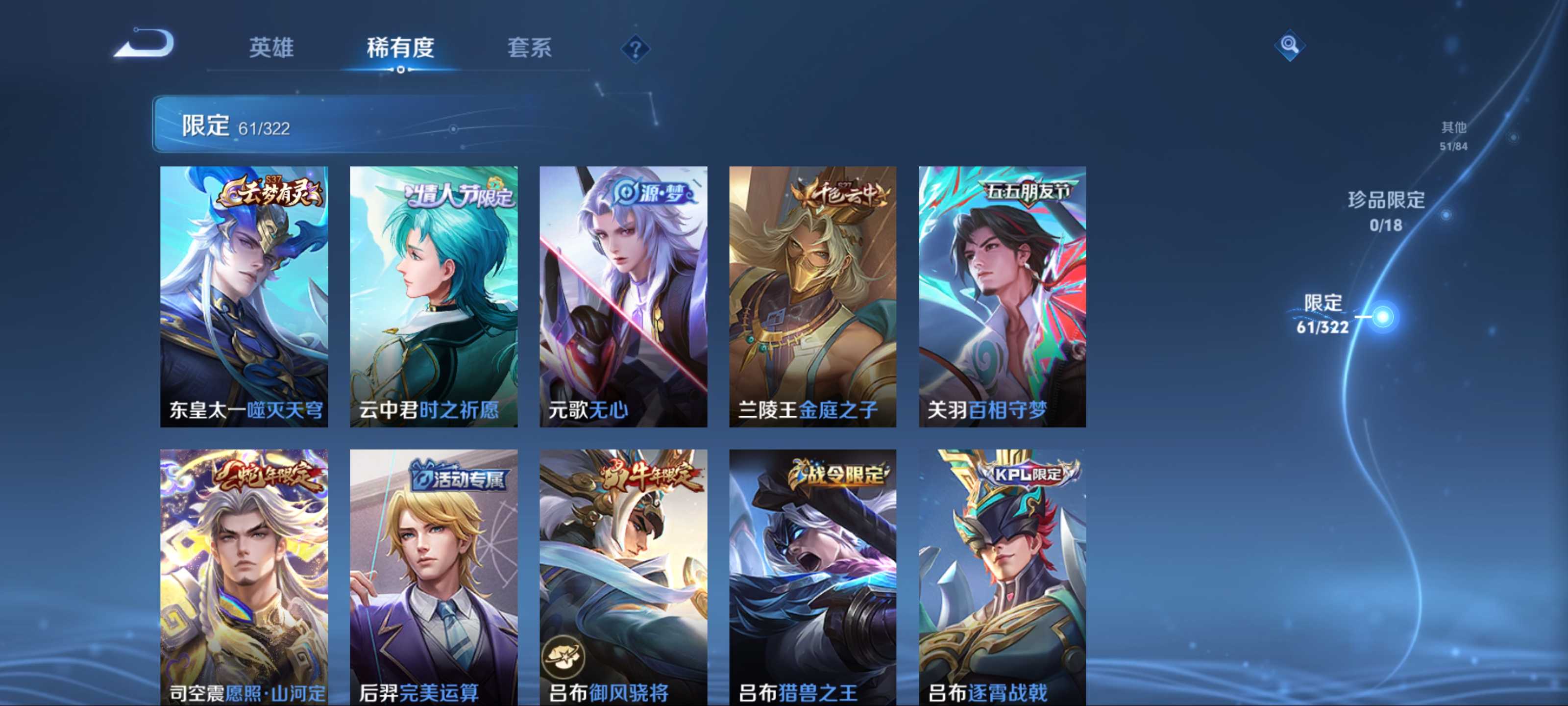This screenshot has height=706, width=1568.
Task: Select the 吕布 御风骁将 skin card
Action: 623,577
